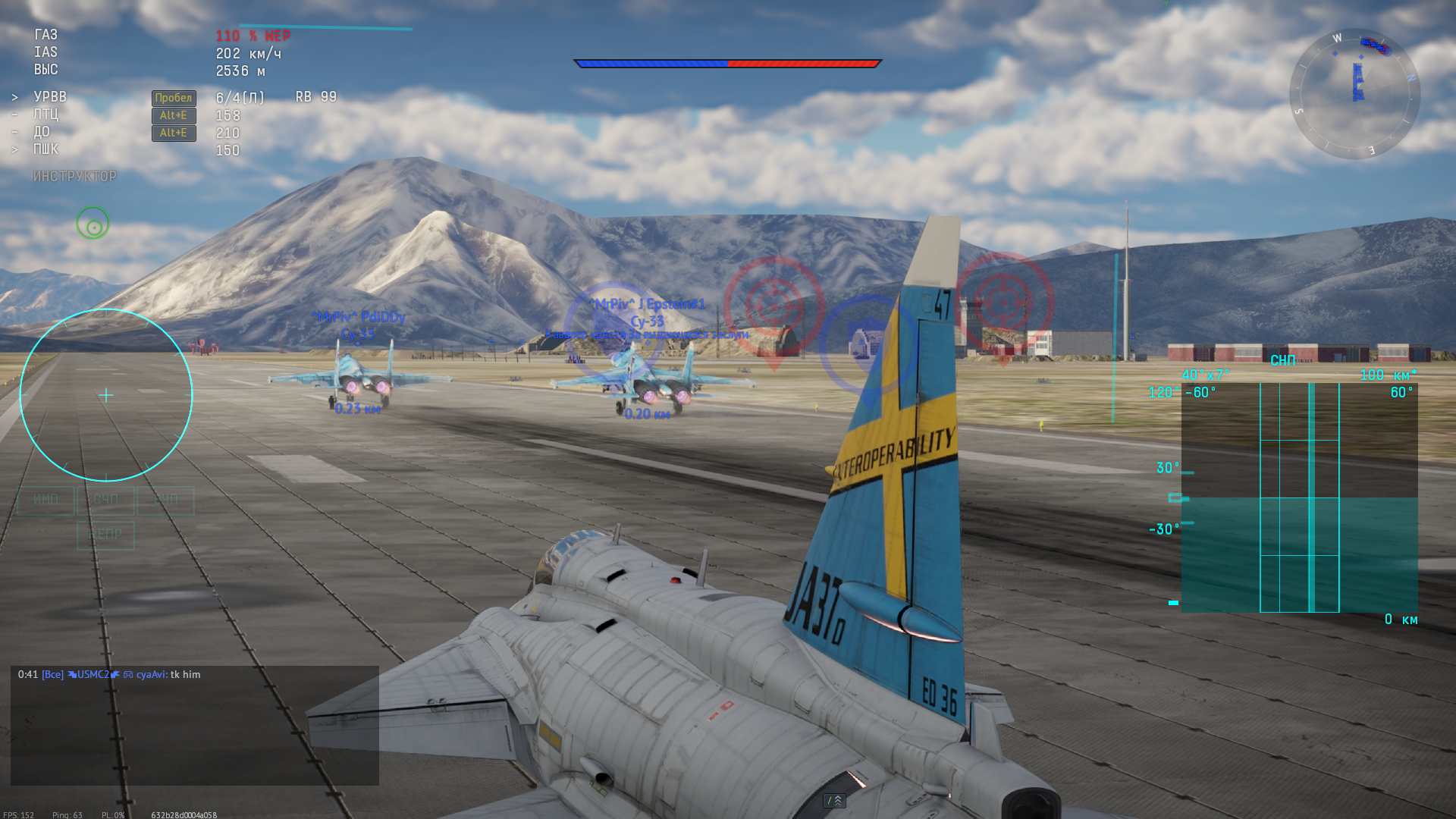
Task: Click the radar scope display
Action: [1299, 497]
